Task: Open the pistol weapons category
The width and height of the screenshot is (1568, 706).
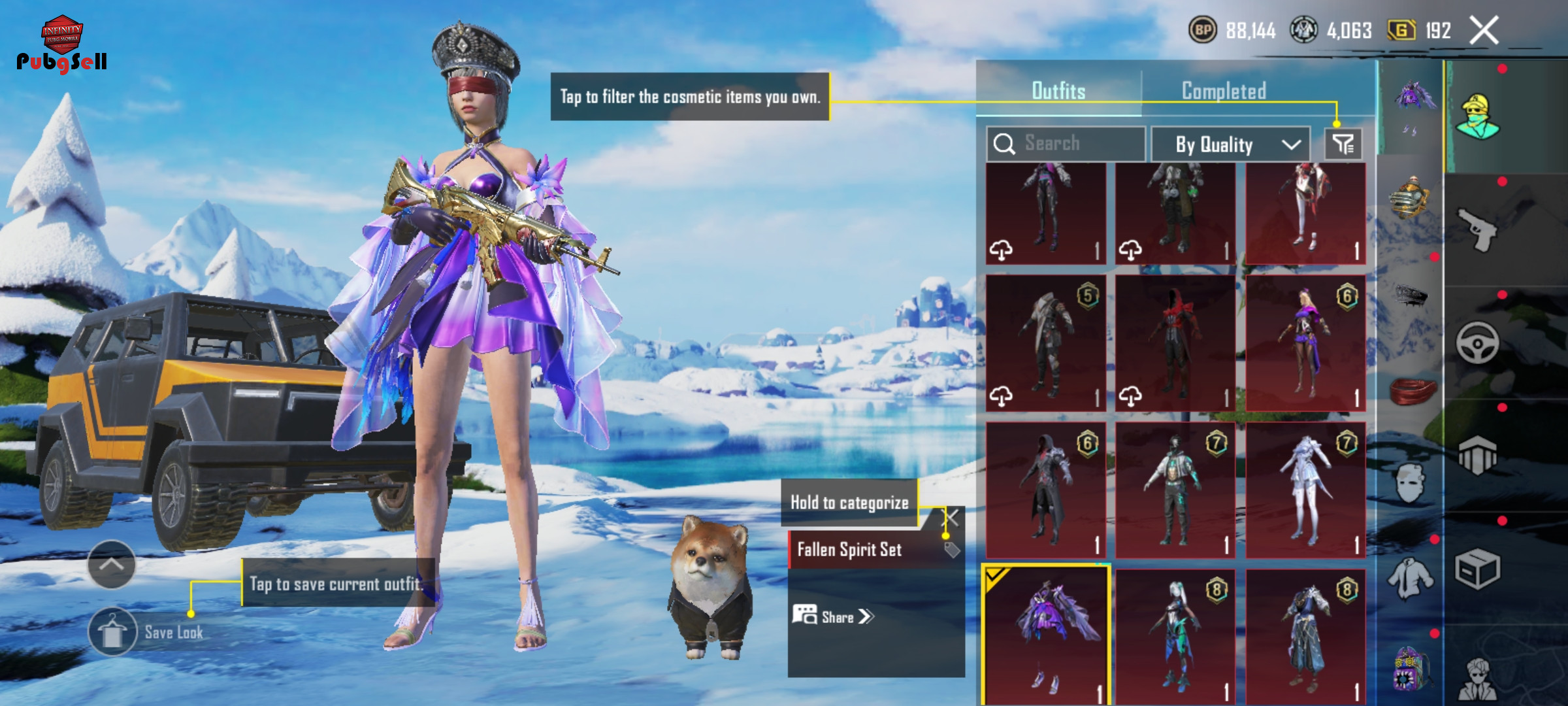Action: (1478, 229)
